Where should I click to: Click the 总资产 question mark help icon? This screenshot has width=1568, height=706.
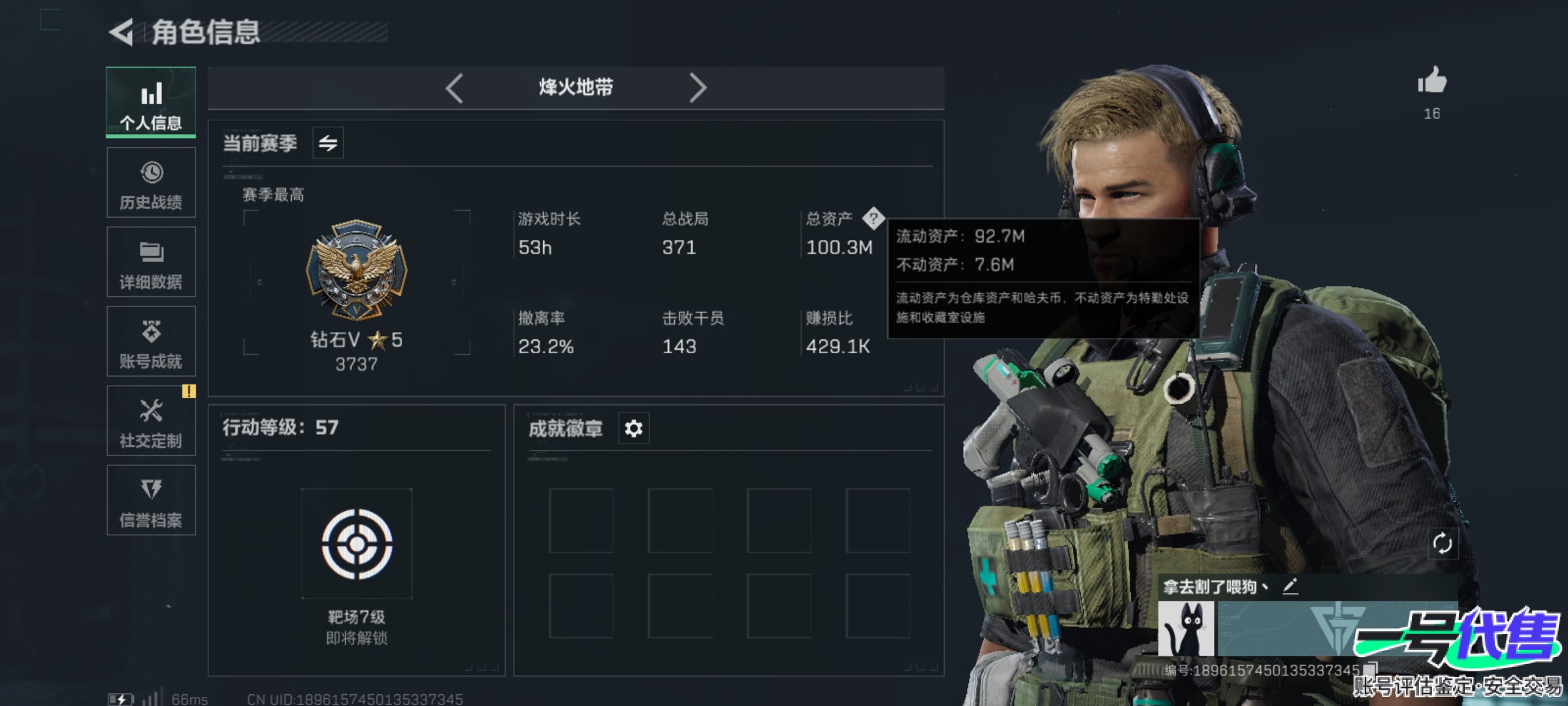(x=874, y=218)
